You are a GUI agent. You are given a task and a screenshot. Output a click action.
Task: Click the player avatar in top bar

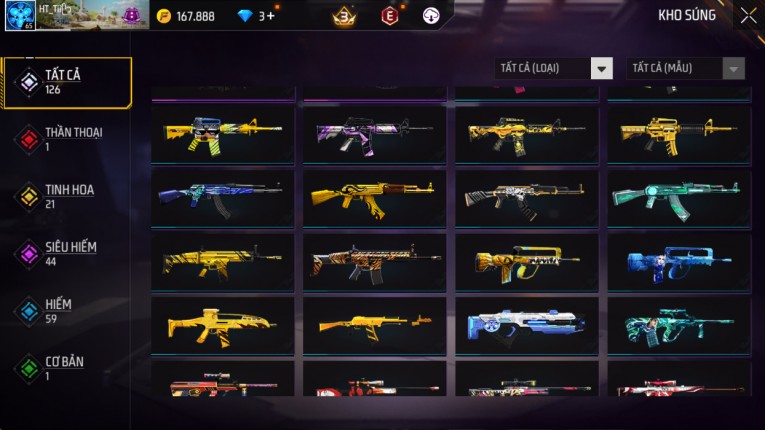[20, 15]
